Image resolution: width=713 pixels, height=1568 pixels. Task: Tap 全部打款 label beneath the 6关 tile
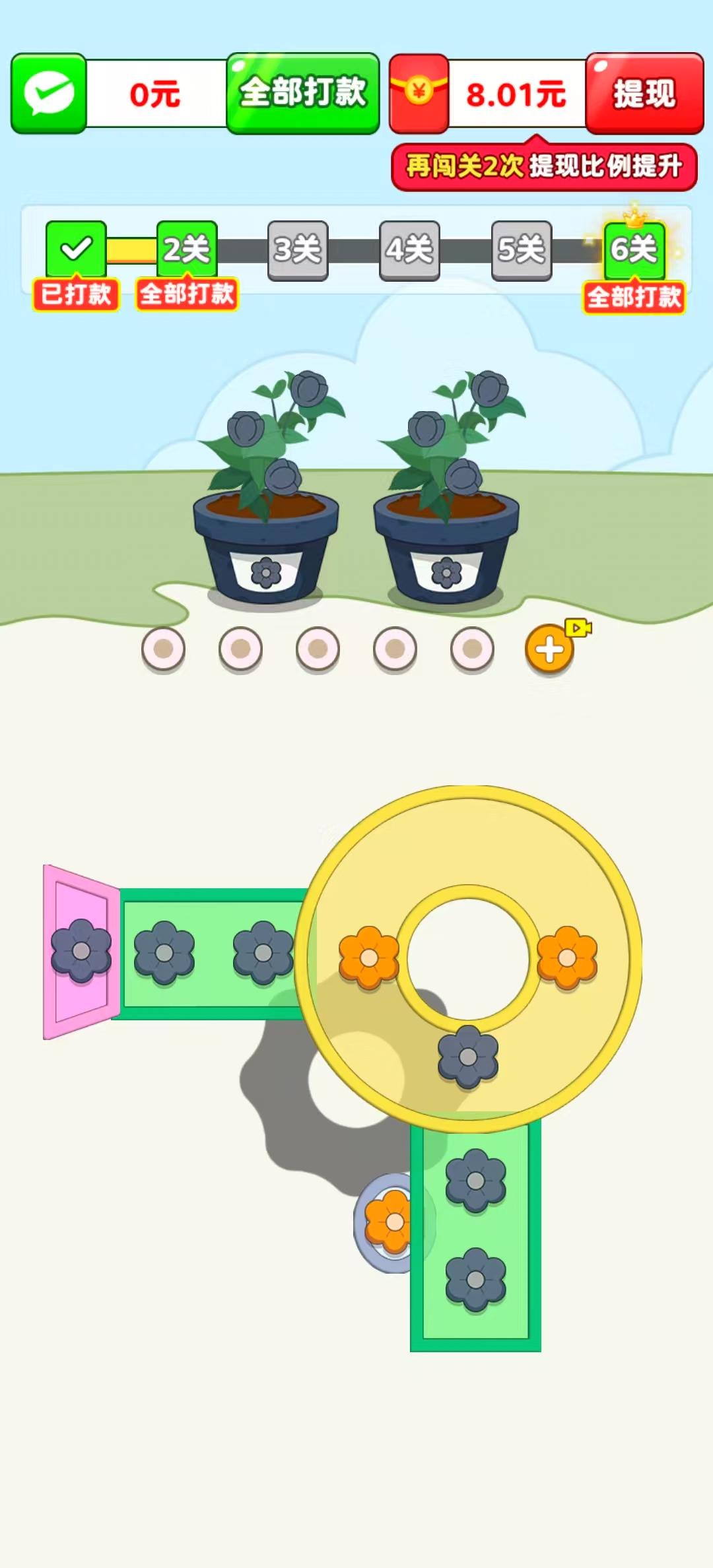(x=634, y=297)
